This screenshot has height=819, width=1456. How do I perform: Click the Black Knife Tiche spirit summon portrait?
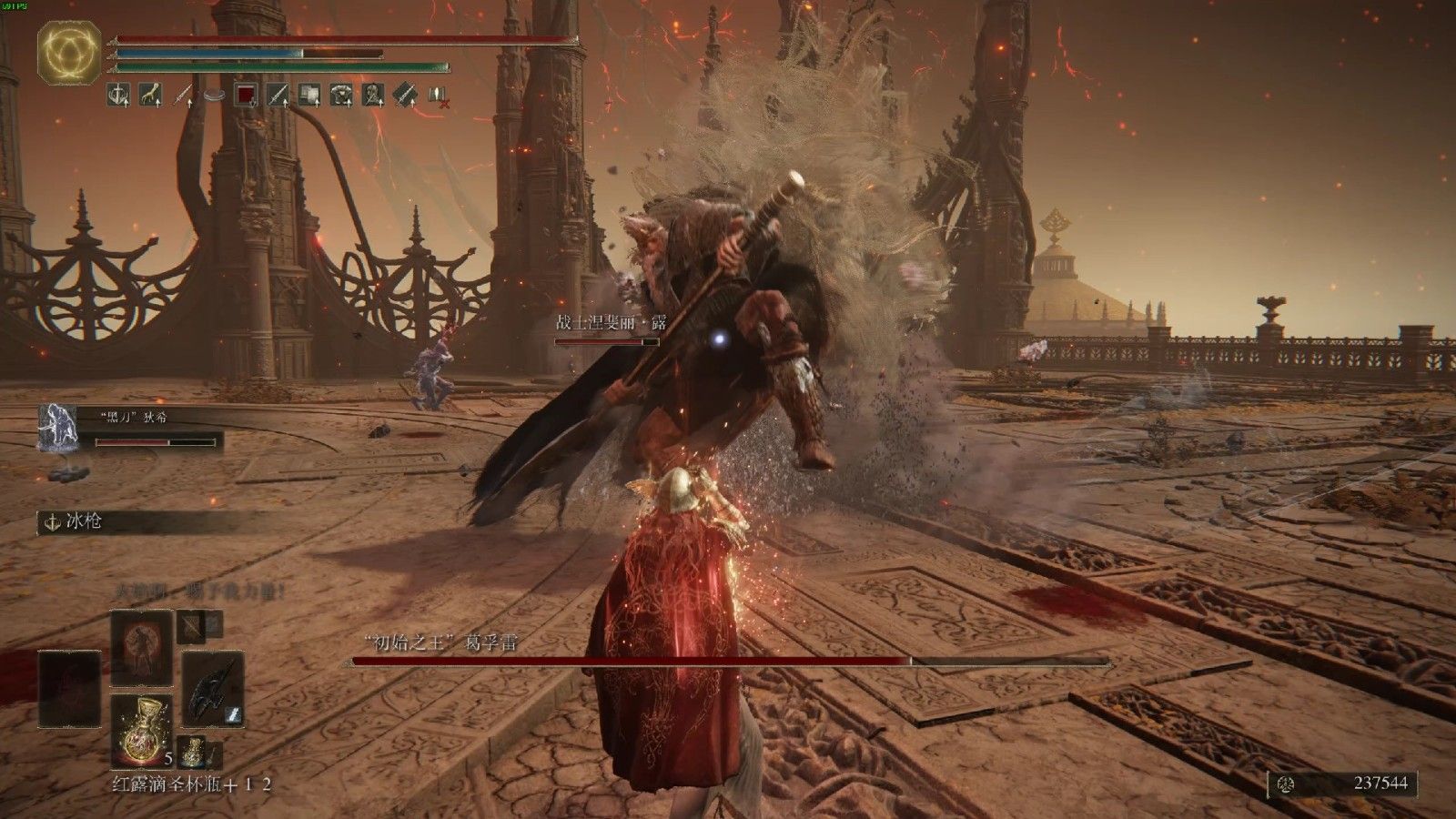click(56, 428)
